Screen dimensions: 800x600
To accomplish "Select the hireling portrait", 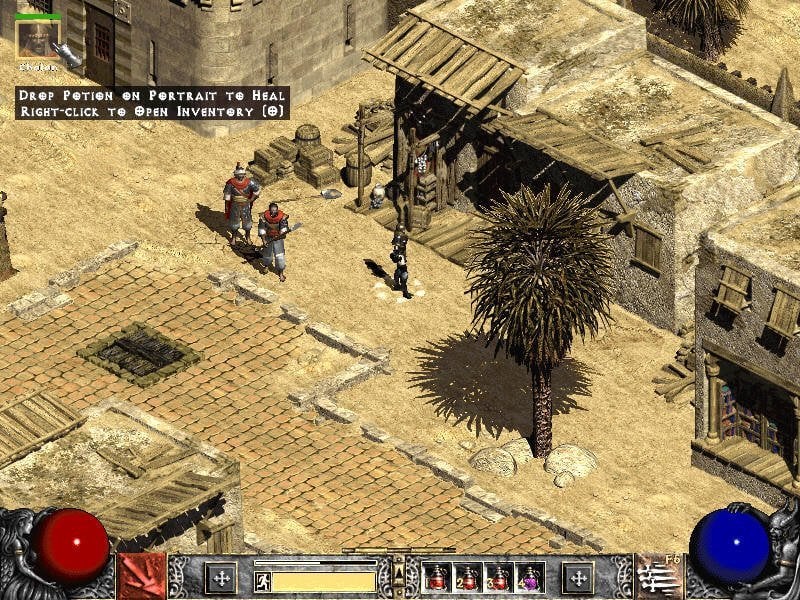I will pyautogui.click(x=39, y=39).
